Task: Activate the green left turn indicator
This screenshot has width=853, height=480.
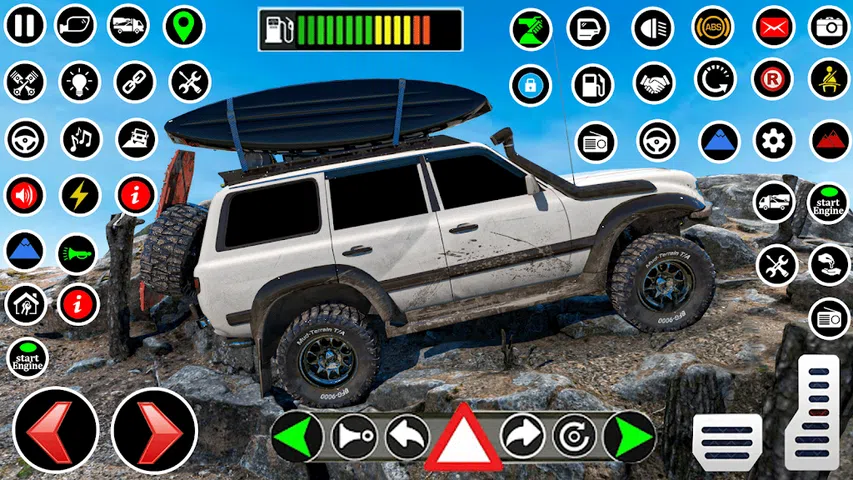Action: tap(297, 436)
